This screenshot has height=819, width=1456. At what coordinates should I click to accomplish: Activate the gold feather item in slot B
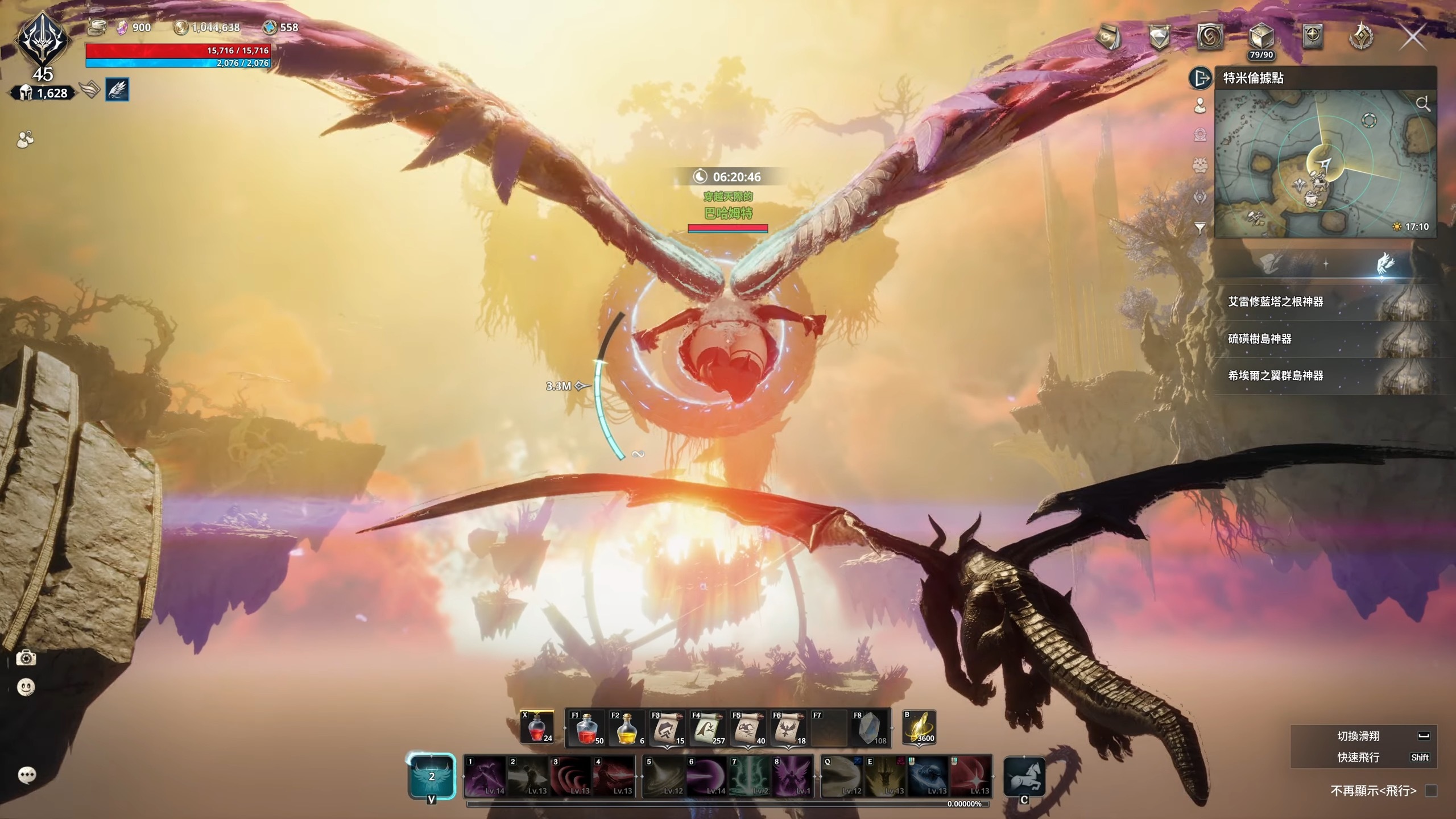click(x=920, y=727)
